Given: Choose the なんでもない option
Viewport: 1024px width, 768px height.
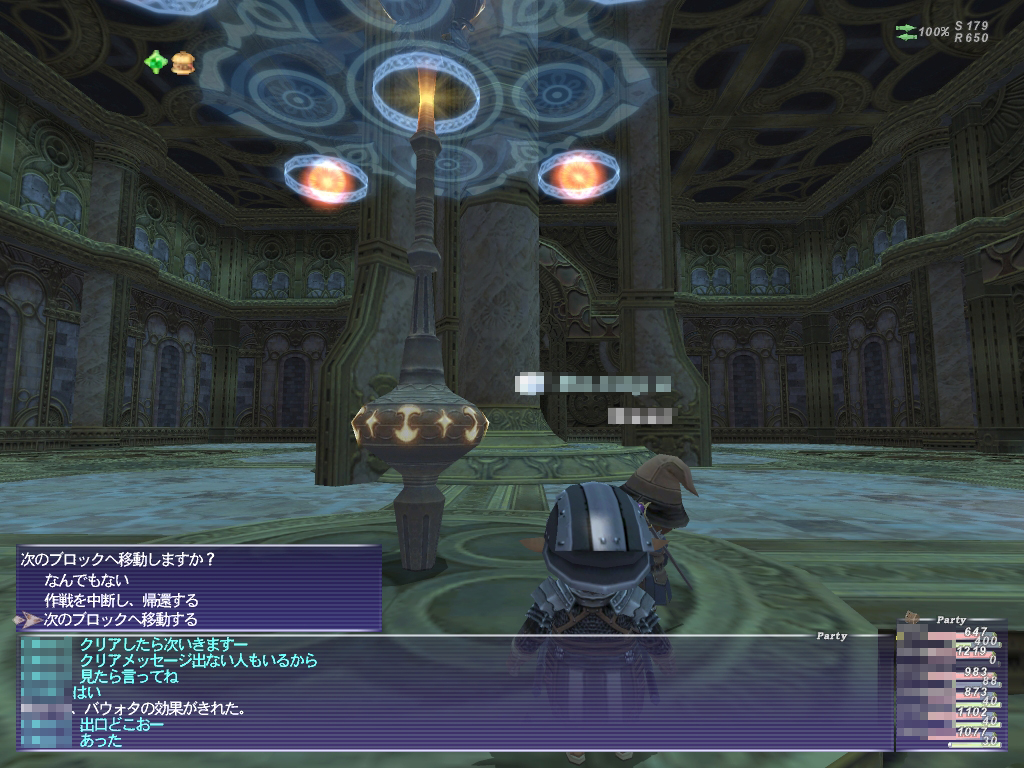Looking at the screenshot, I should 87,579.
